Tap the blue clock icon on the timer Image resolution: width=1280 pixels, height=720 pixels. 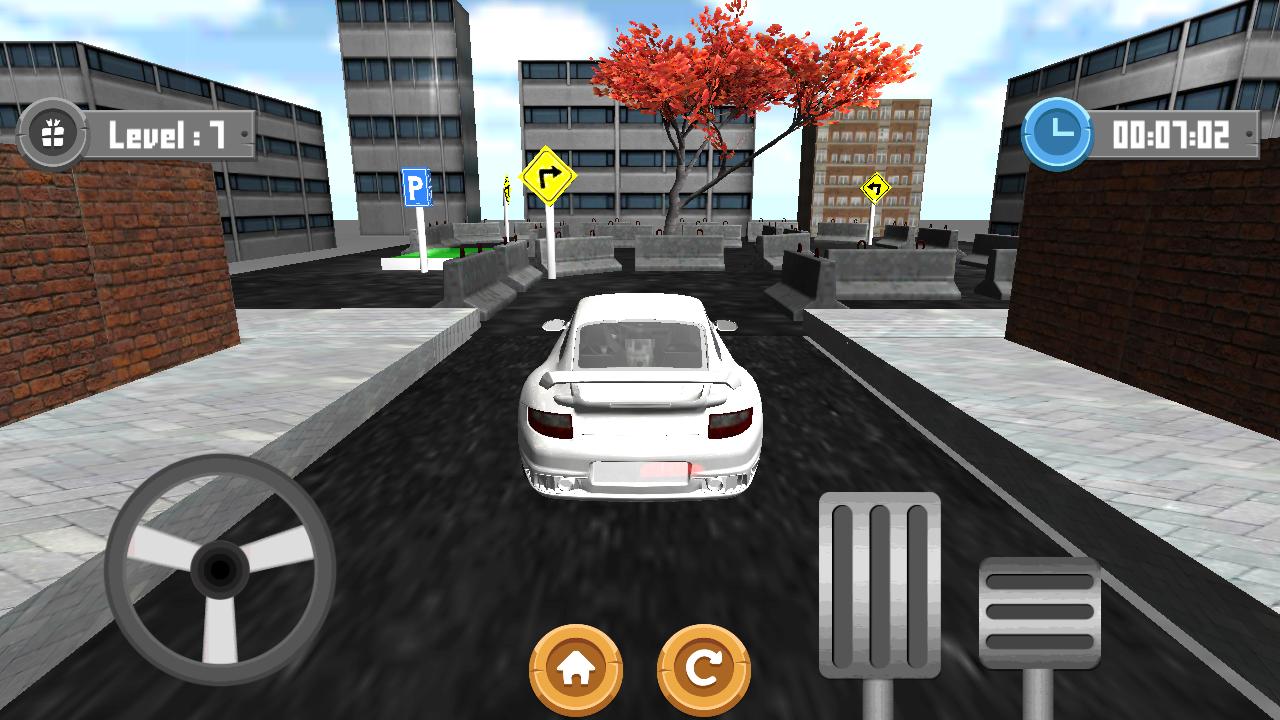pyautogui.click(x=1057, y=131)
